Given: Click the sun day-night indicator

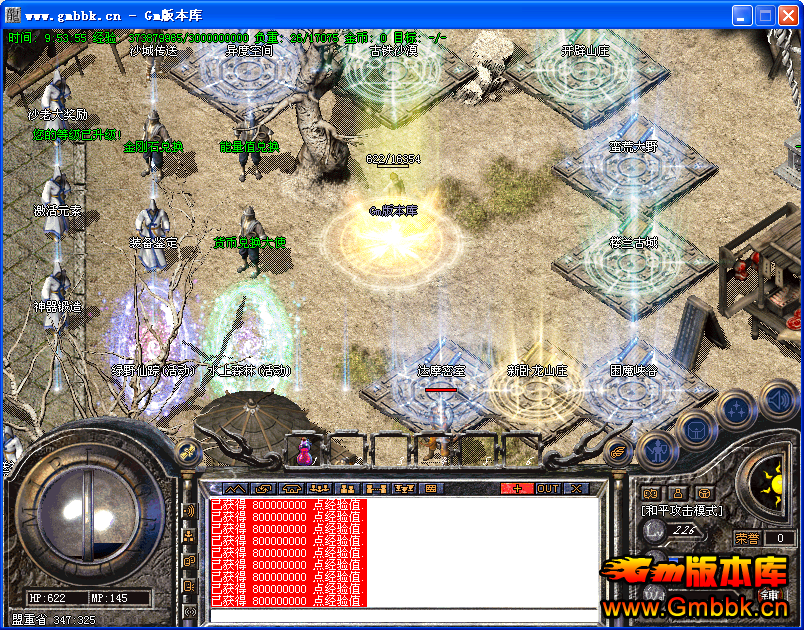Looking at the screenshot, I should 771,485.
